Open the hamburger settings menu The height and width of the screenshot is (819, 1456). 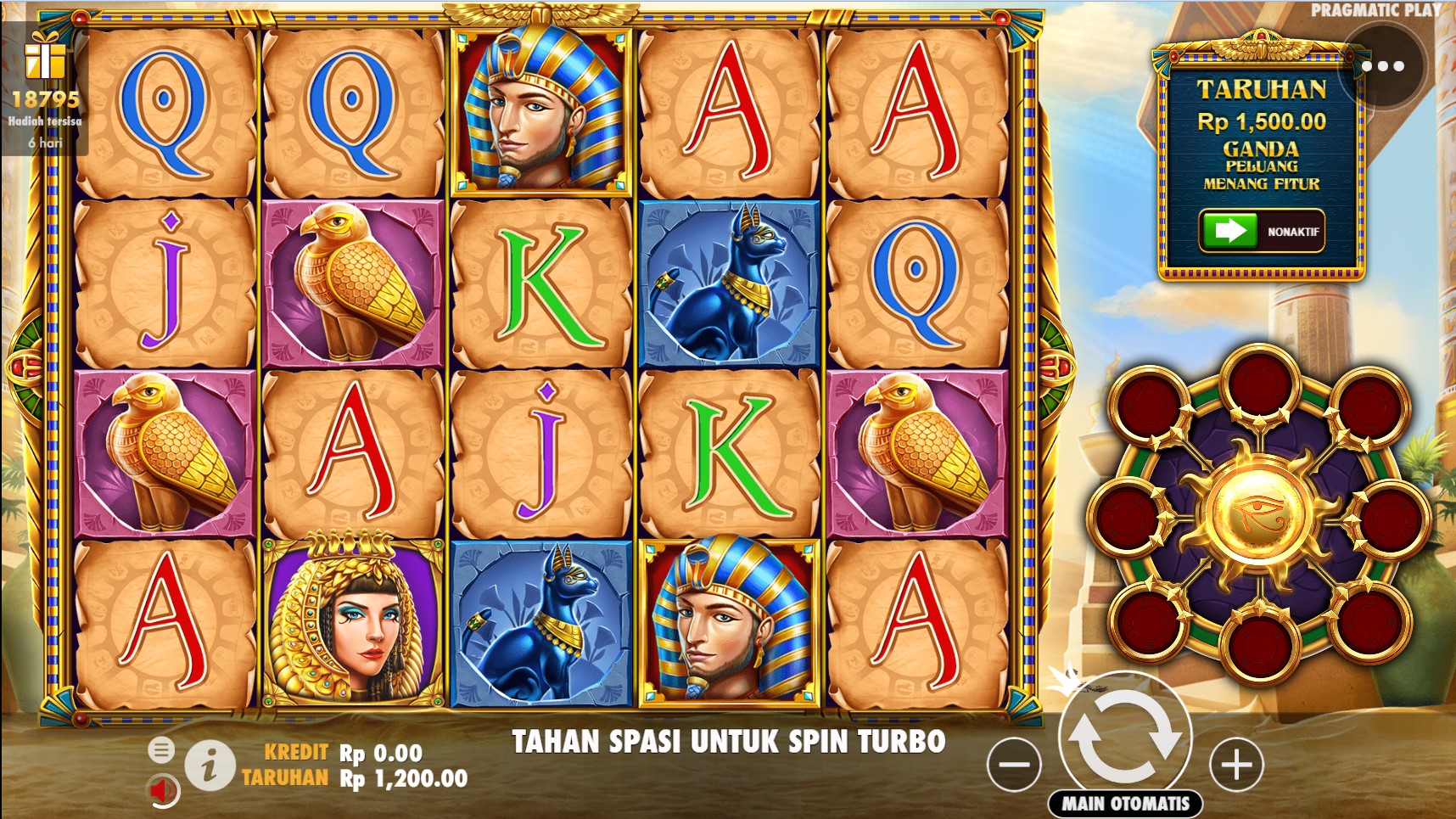[161, 749]
